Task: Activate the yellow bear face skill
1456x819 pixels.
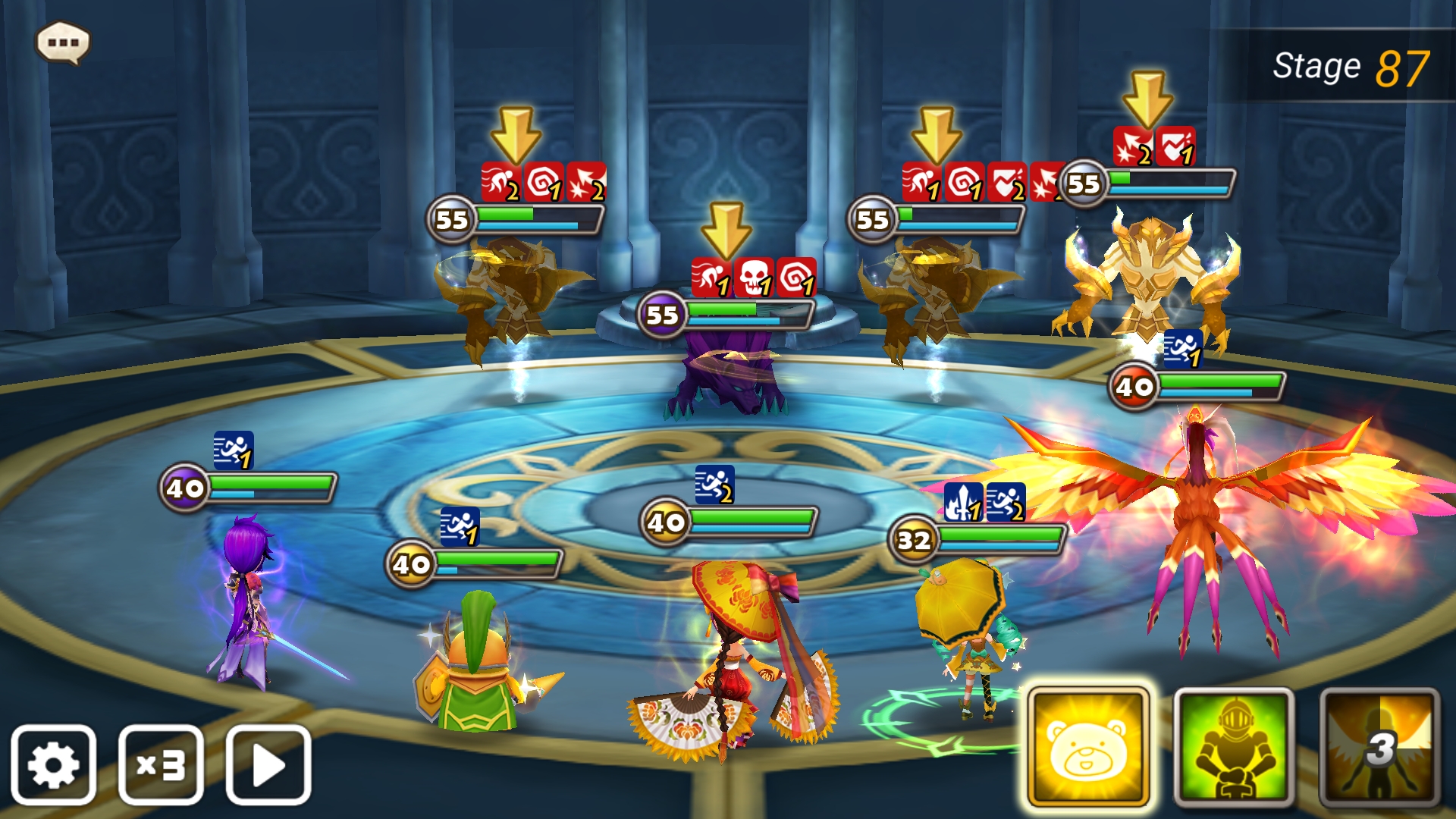Action: coord(1087,747)
